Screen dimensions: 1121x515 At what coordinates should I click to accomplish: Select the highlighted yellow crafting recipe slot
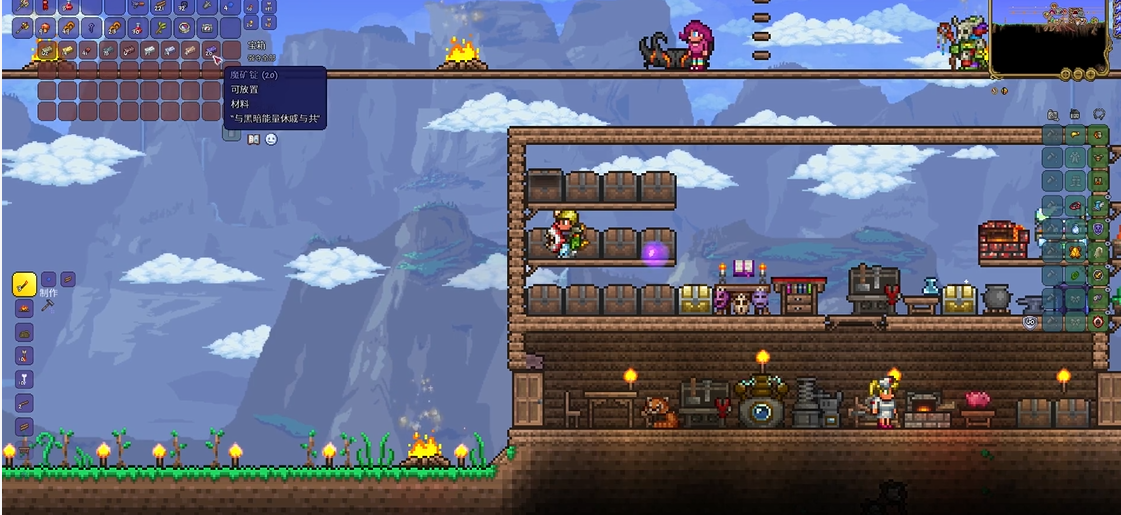[24, 285]
